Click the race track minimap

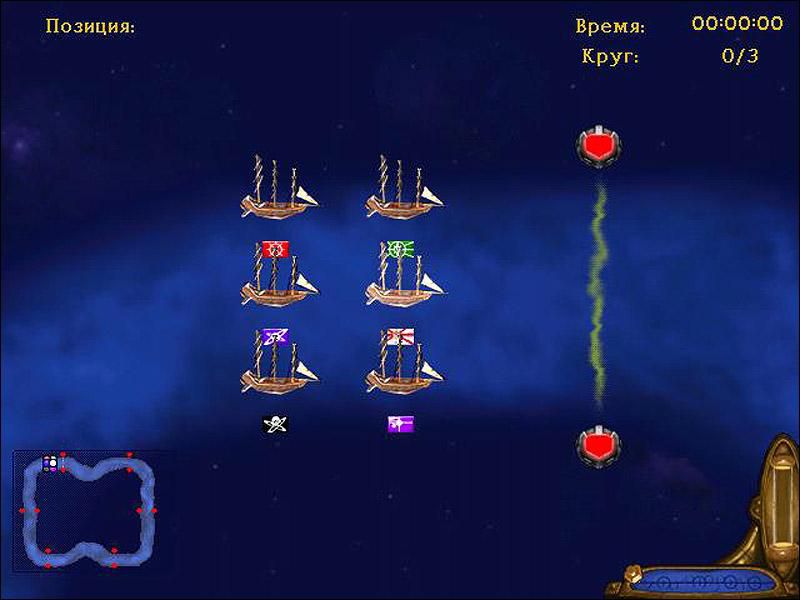88,510
